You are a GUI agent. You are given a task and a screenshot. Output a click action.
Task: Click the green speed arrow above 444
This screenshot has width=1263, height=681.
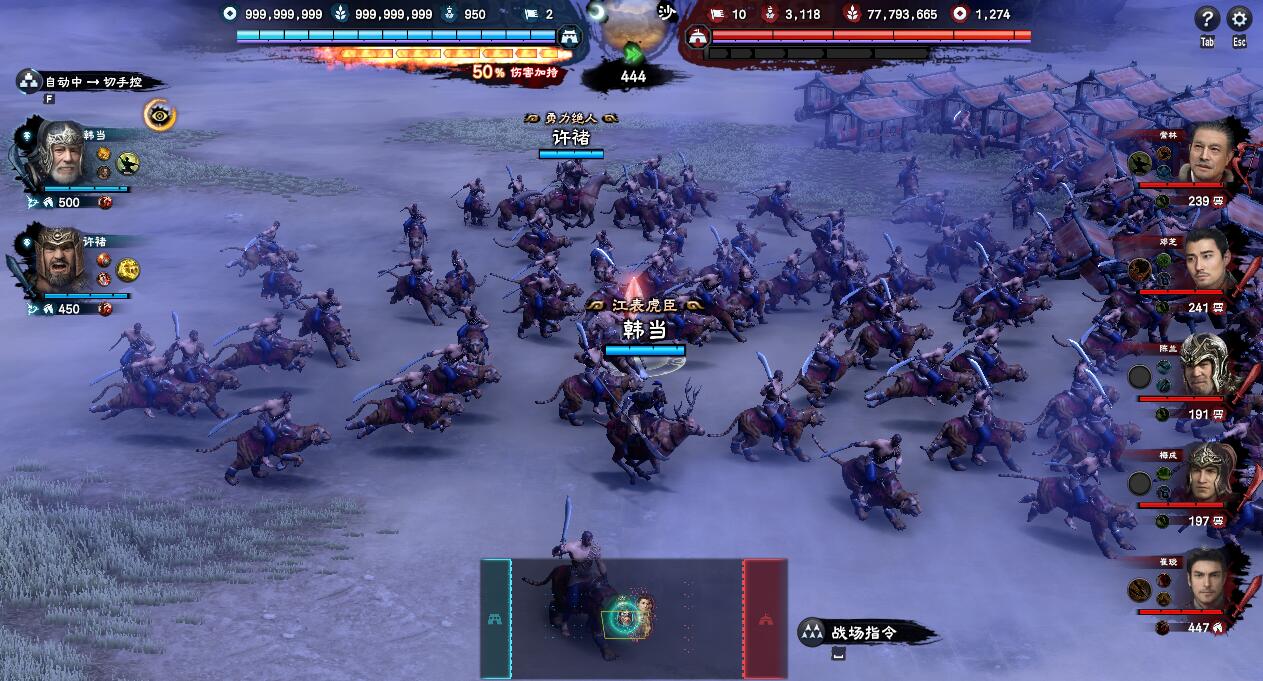(633, 54)
